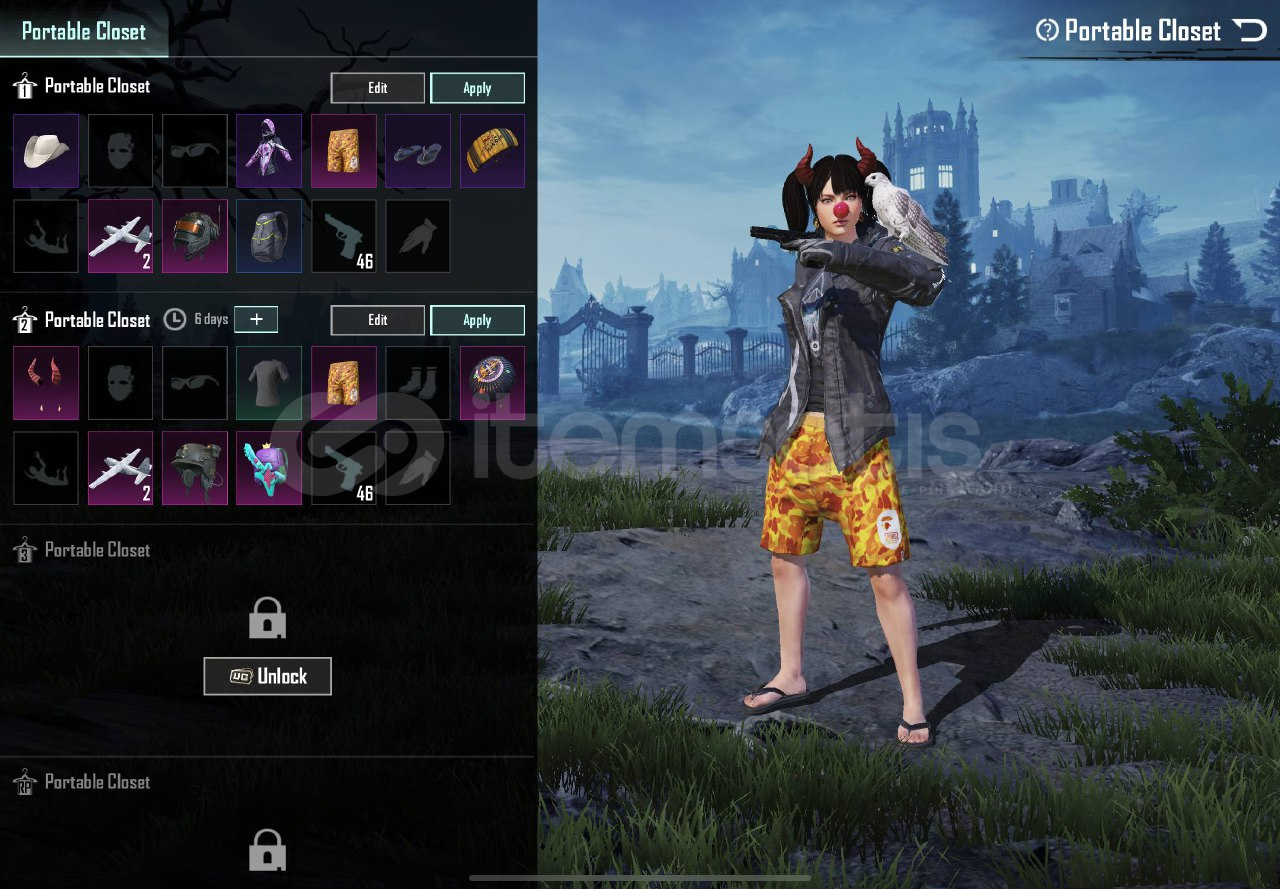
Task: Unlock the third Portable Closet with UC
Action: pyautogui.click(x=267, y=676)
